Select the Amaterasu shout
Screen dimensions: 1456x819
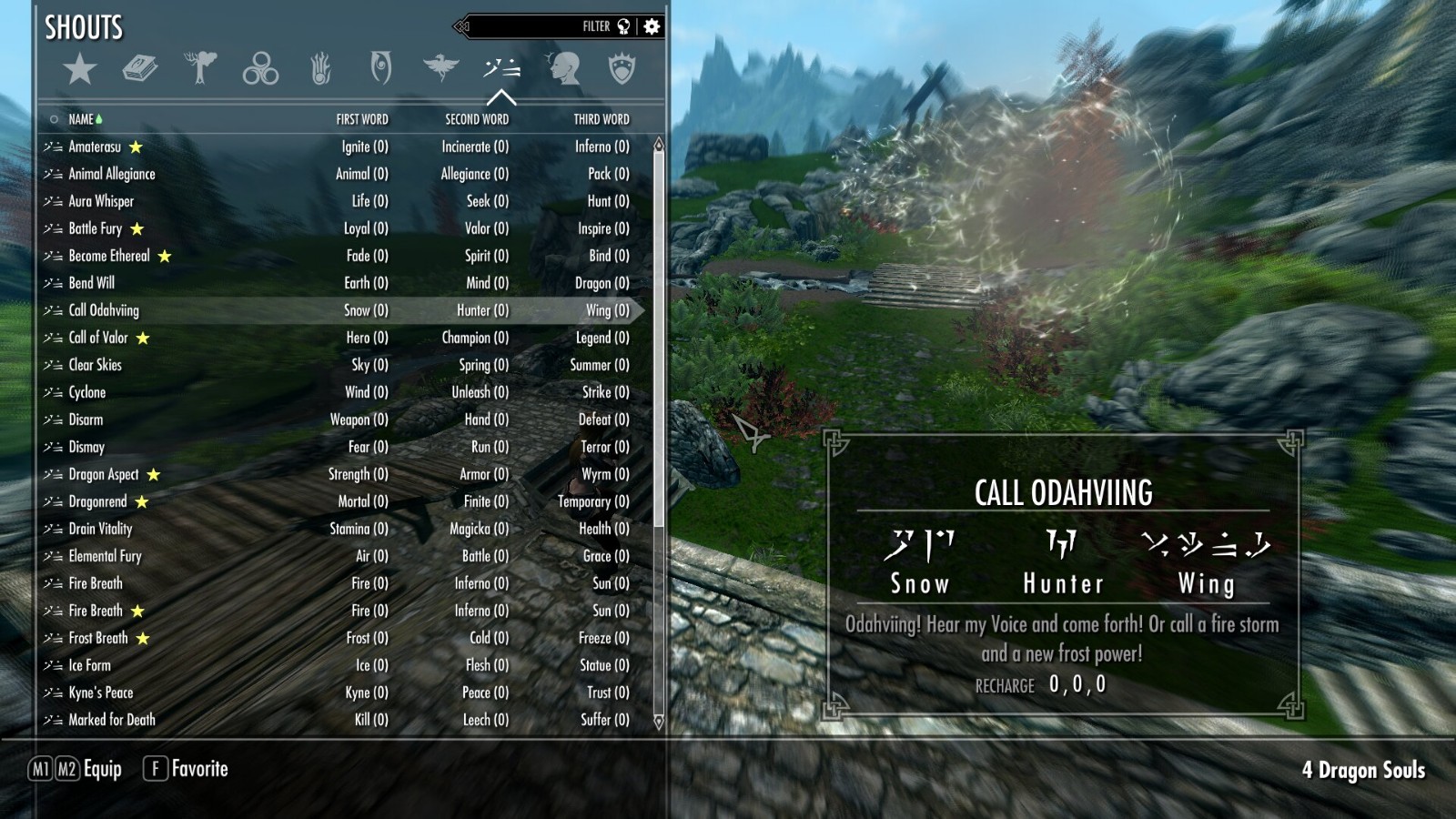coord(95,147)
